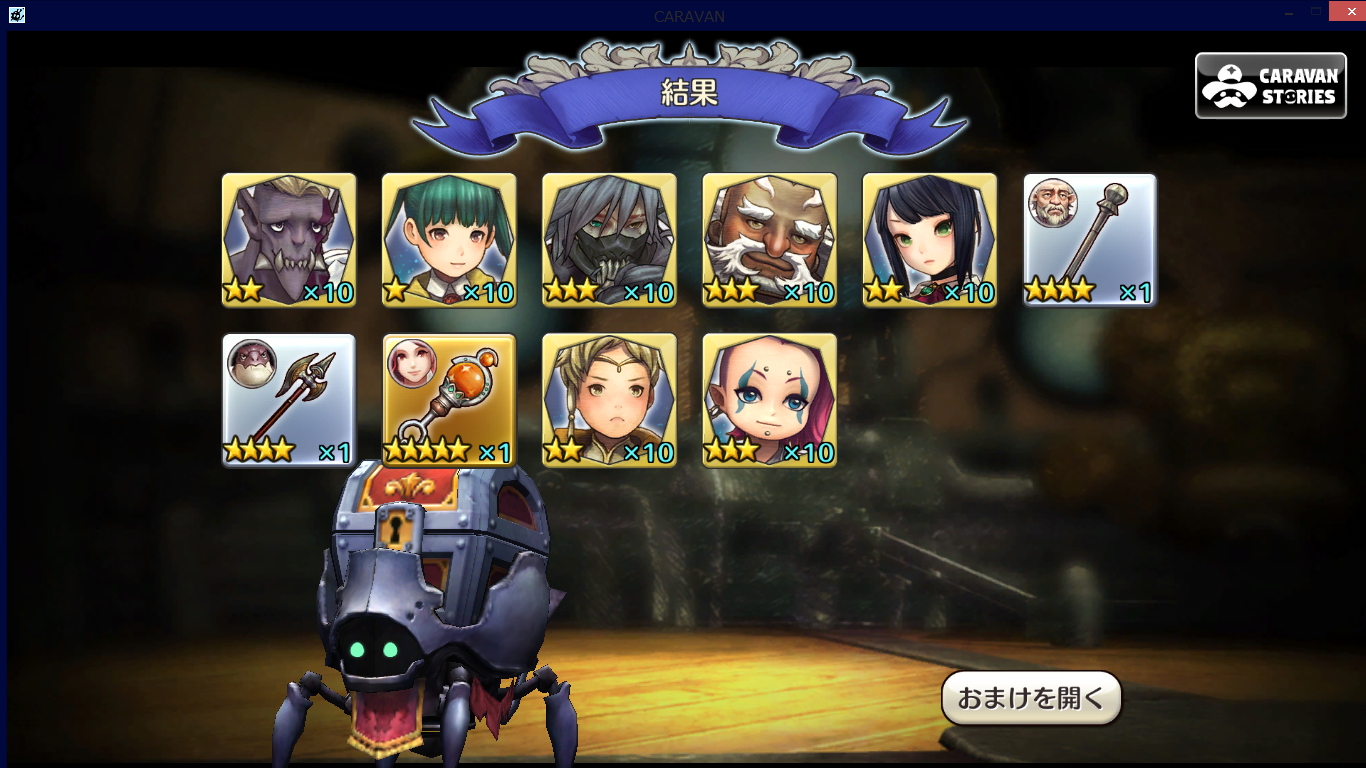Select the purple fanged orc character tile
This screenshot has height=768, width=1366.
(289, 240)
